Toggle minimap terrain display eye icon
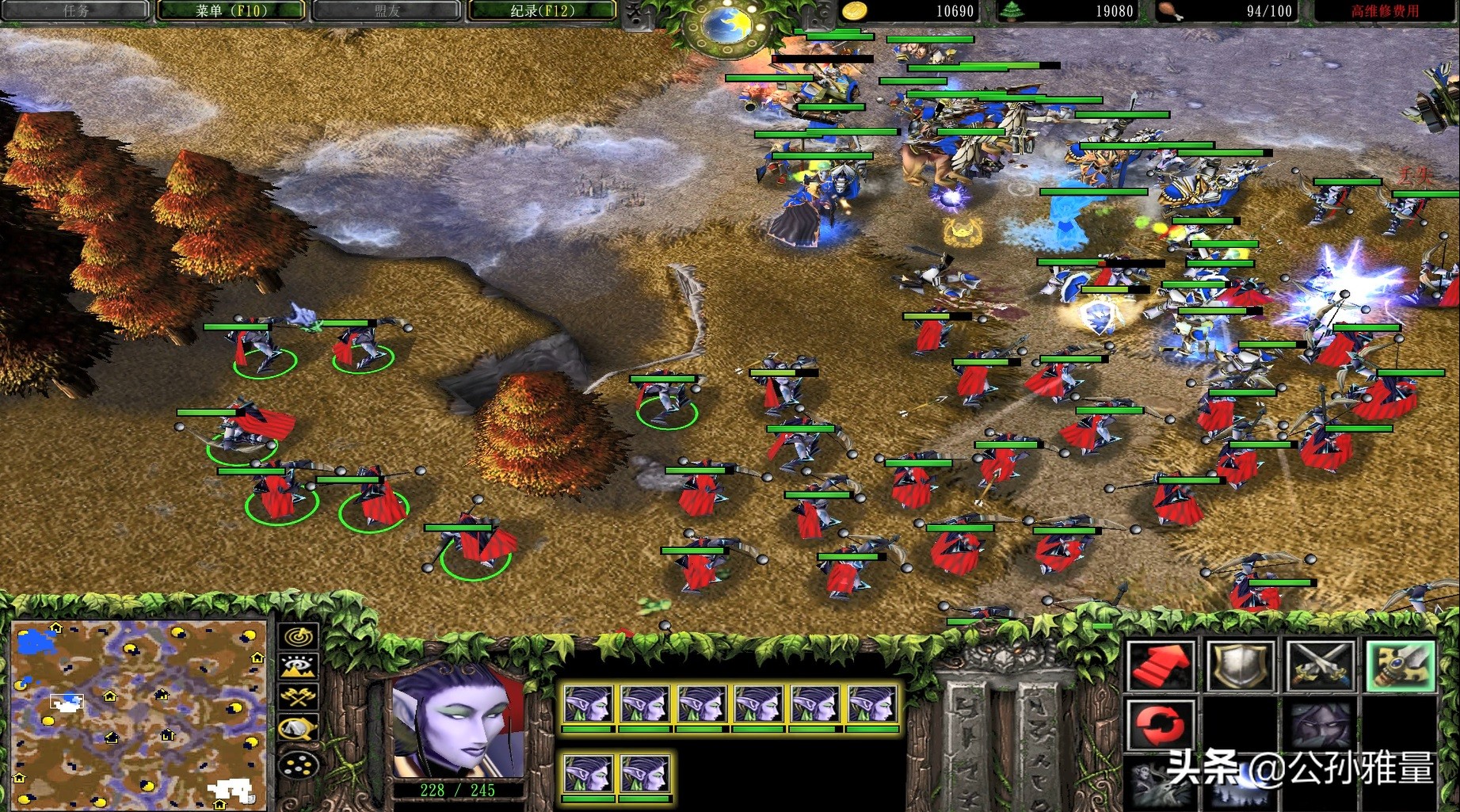 click(x=299, y=667)
